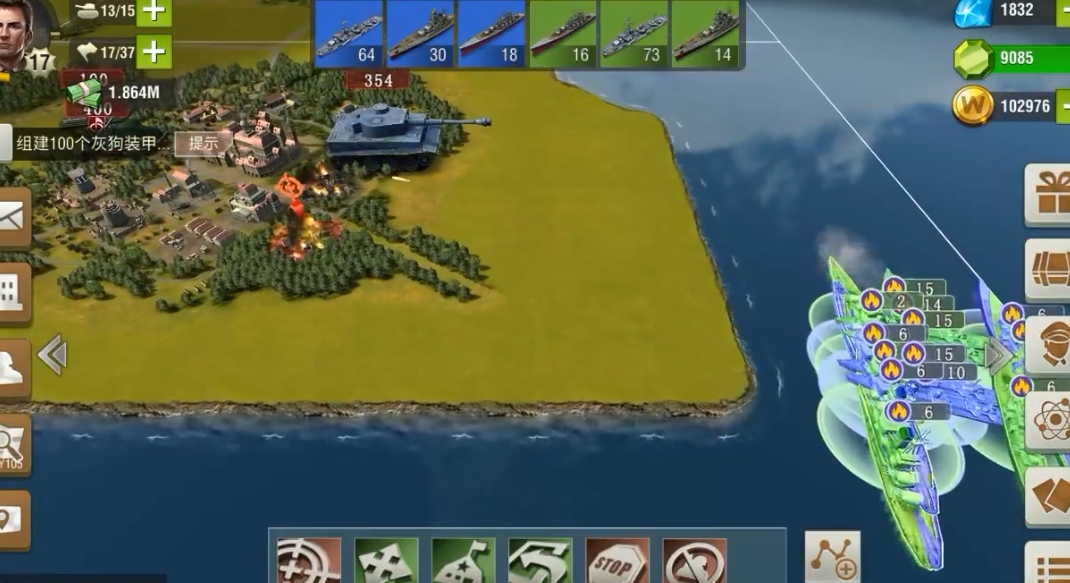Open the mail envelope menu
Image resolution: width=1070 pixels, height=583 pixels.
click(13, 216)
